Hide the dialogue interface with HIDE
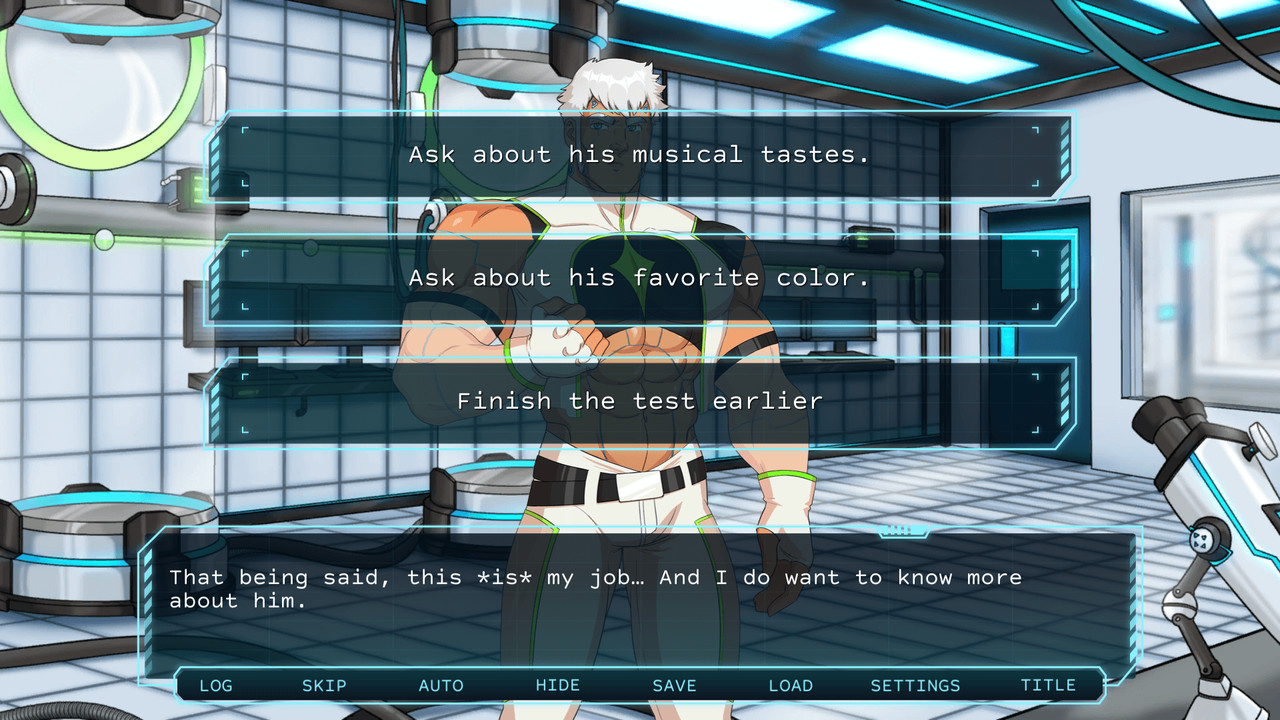 pos(558,686)
